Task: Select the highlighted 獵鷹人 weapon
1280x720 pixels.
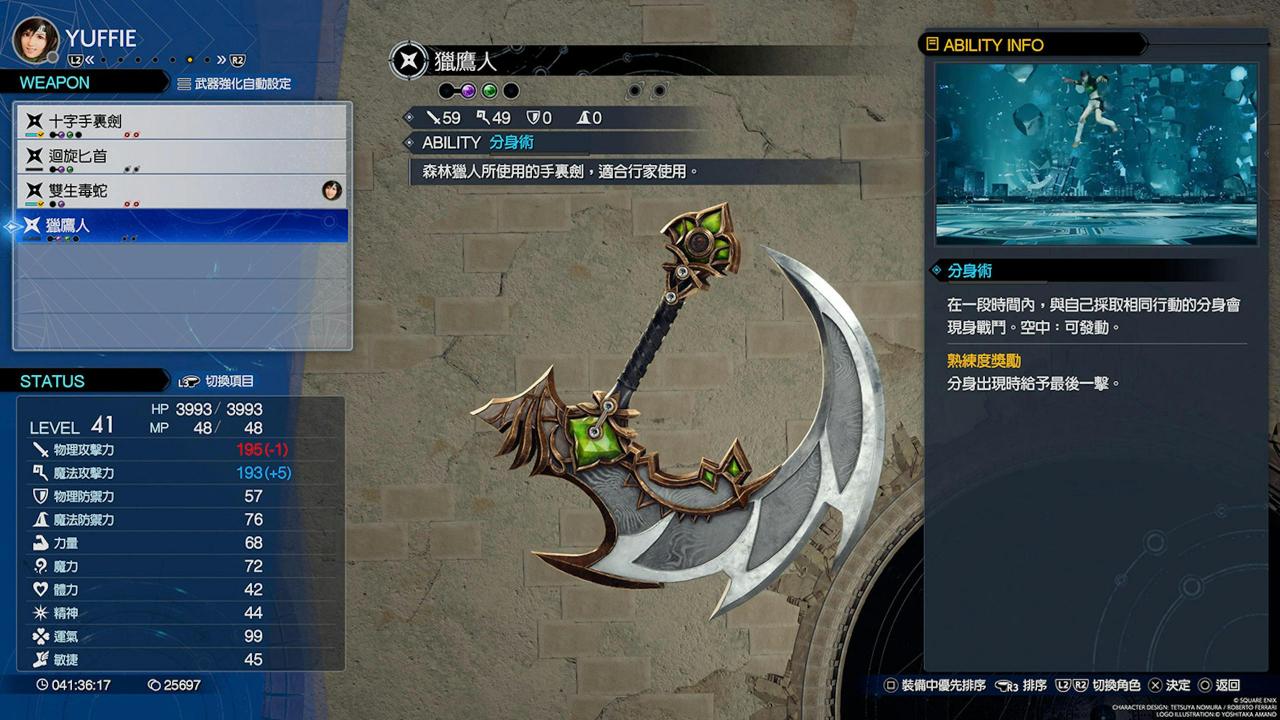Action: tap(180, 226)
